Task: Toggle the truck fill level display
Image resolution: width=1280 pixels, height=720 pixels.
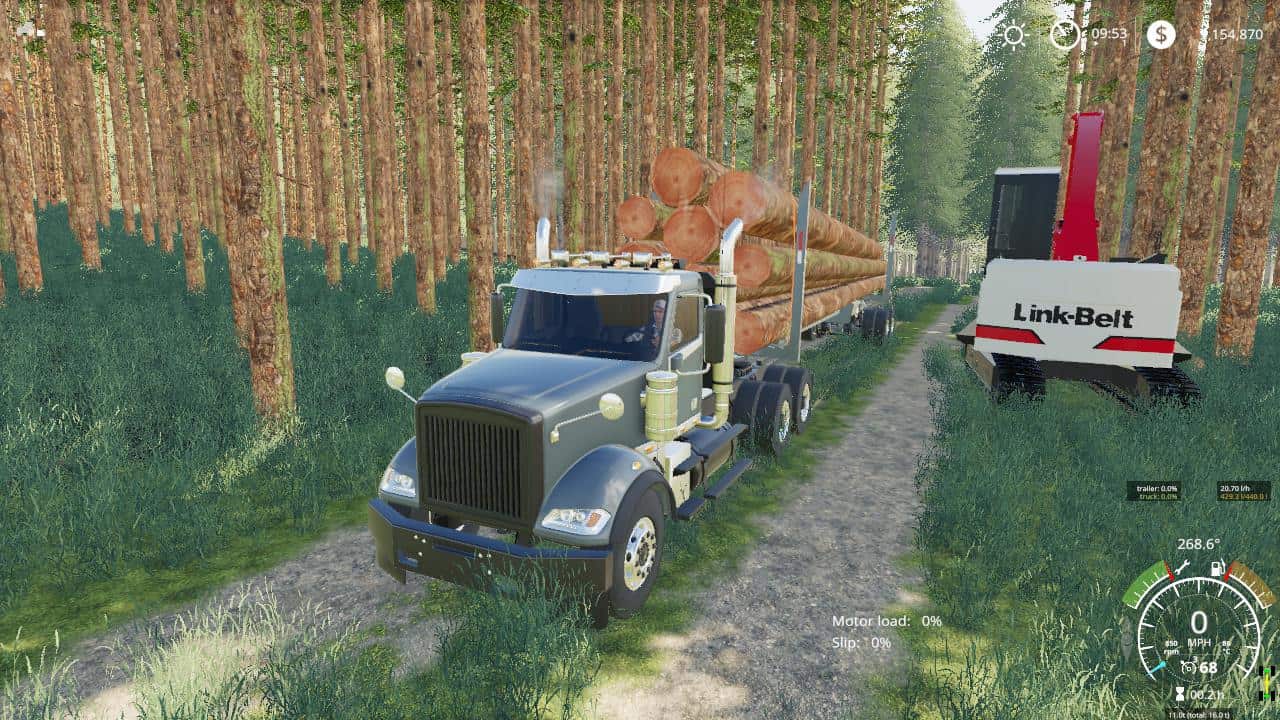Action: point(1158,496)
